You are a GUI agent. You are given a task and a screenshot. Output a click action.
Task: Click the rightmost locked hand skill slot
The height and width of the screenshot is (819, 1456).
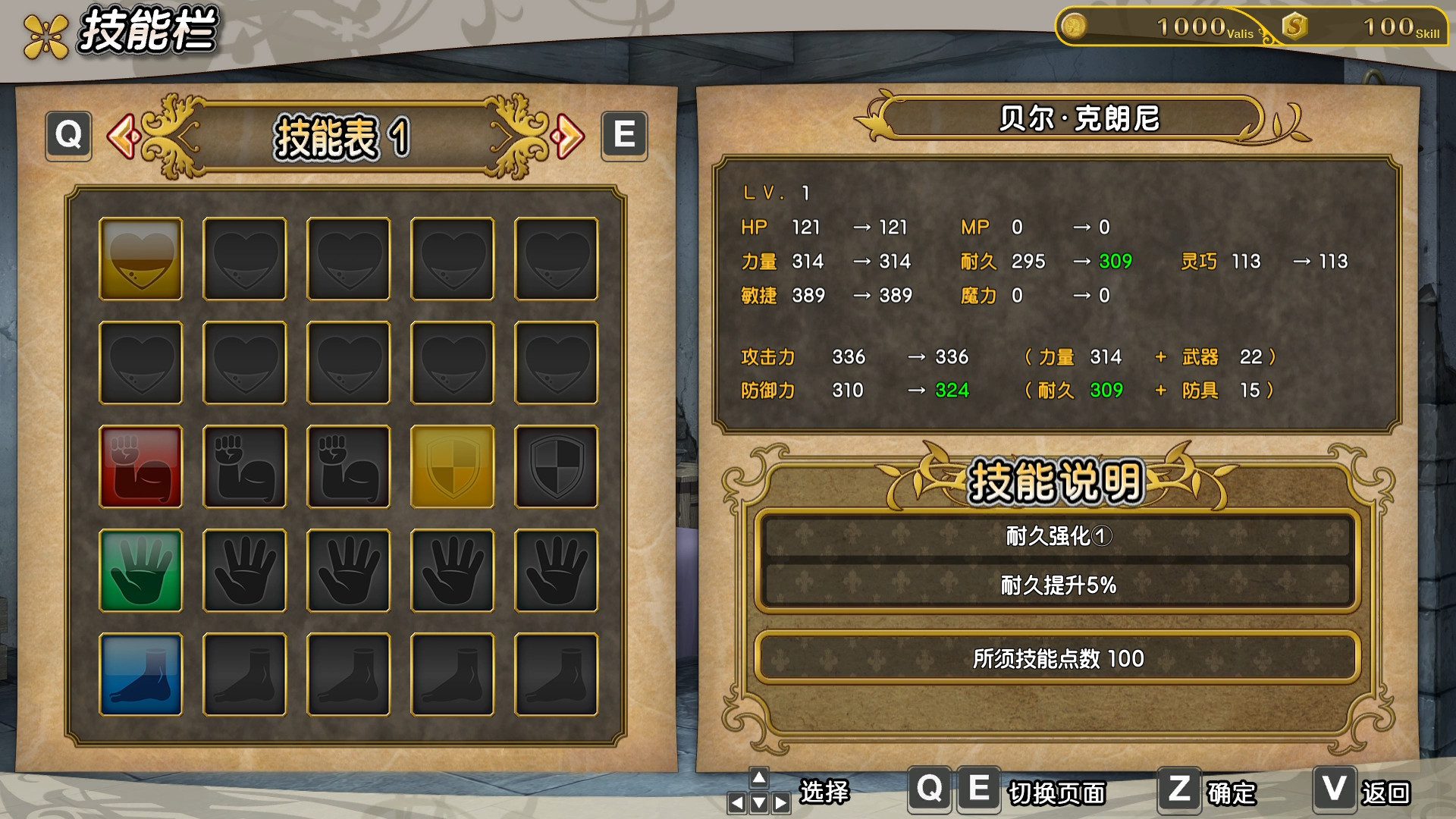click(x=555, y=568)
